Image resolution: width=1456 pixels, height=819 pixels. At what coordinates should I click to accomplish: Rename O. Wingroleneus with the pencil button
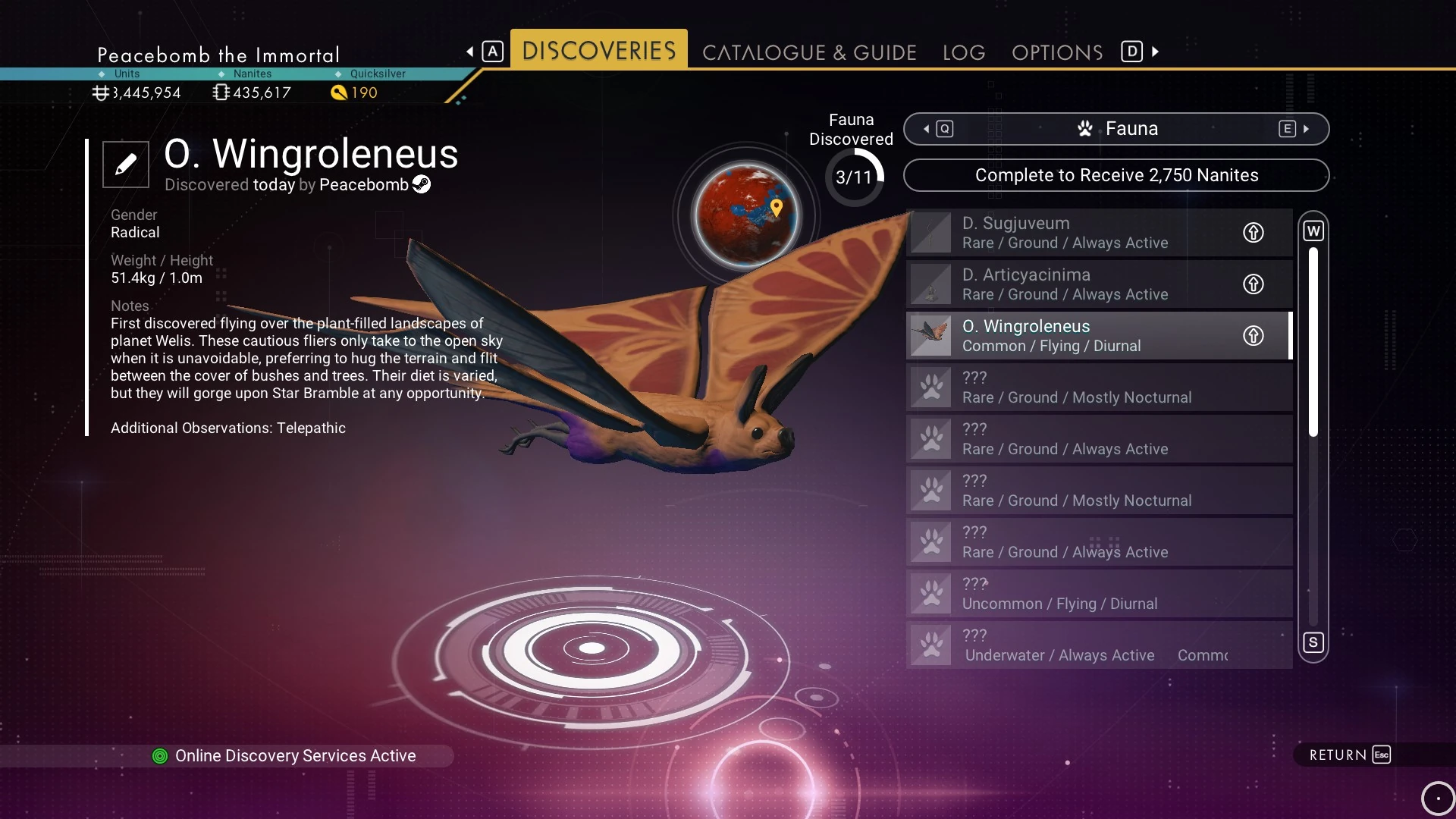pos(126,164)
